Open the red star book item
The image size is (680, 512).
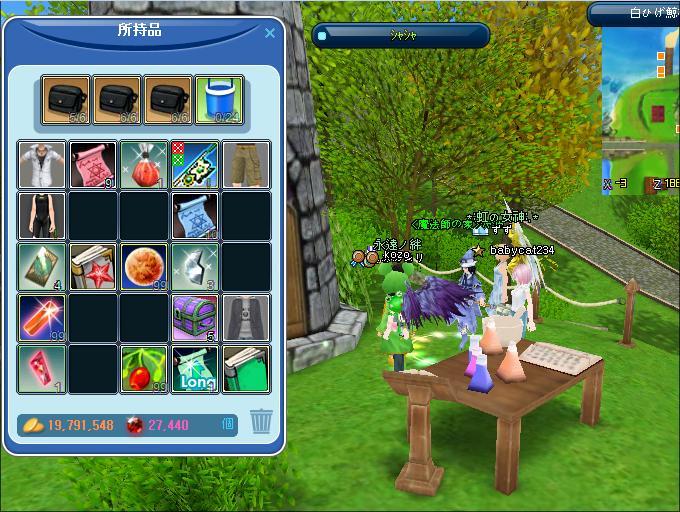(93, 267)
